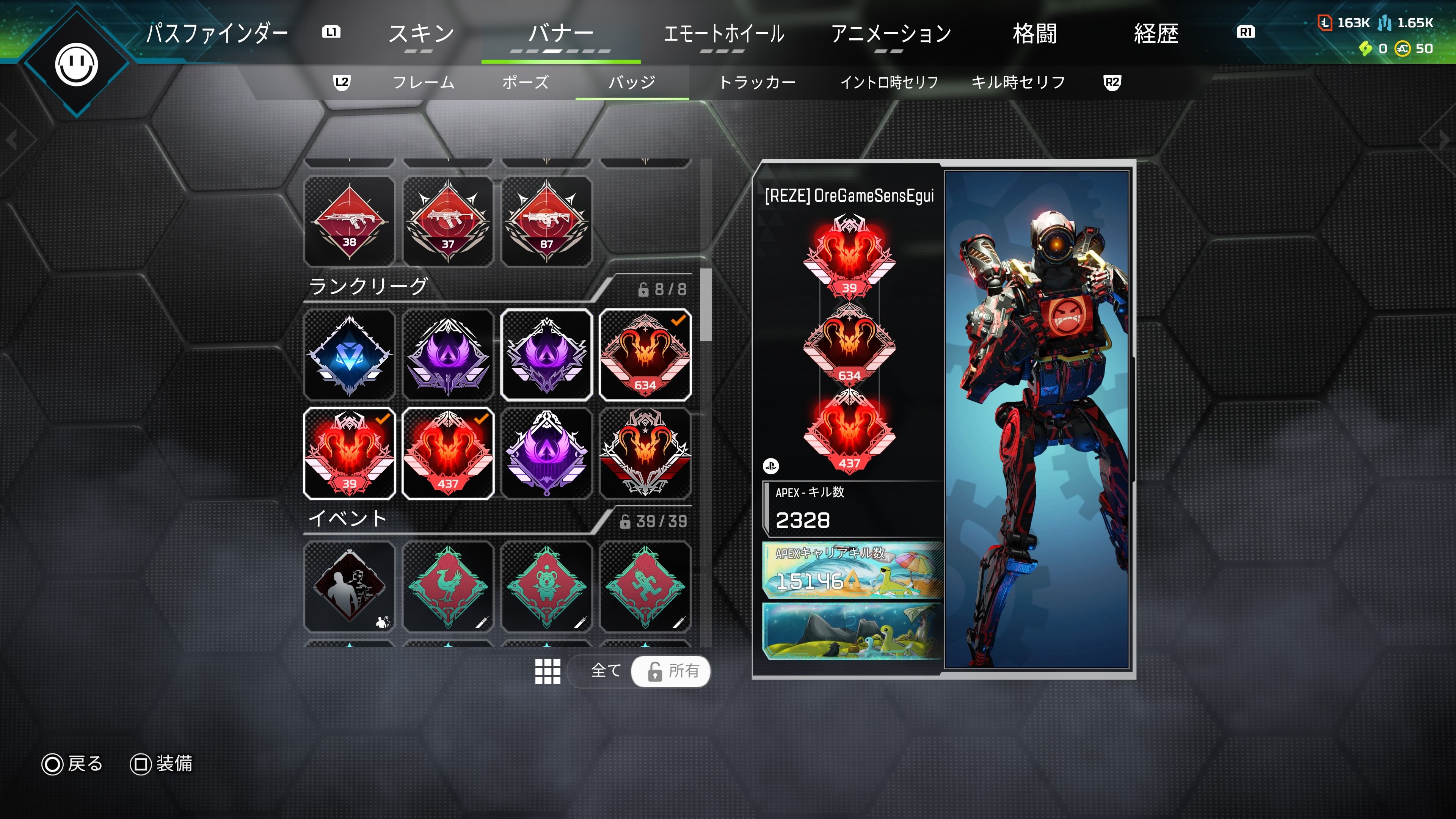Show all badges with 全て filter

tap(606, 671)
